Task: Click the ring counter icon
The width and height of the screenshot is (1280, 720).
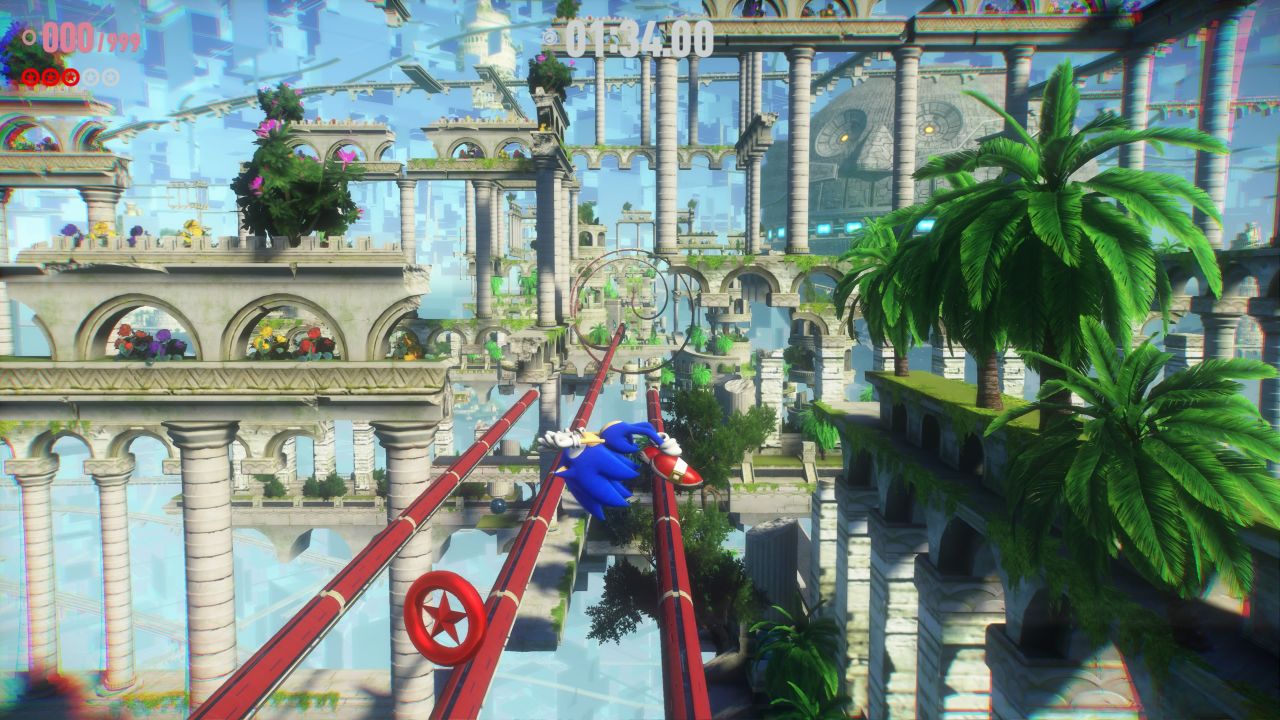Action: pyautogui.click(x=30, y=39)
